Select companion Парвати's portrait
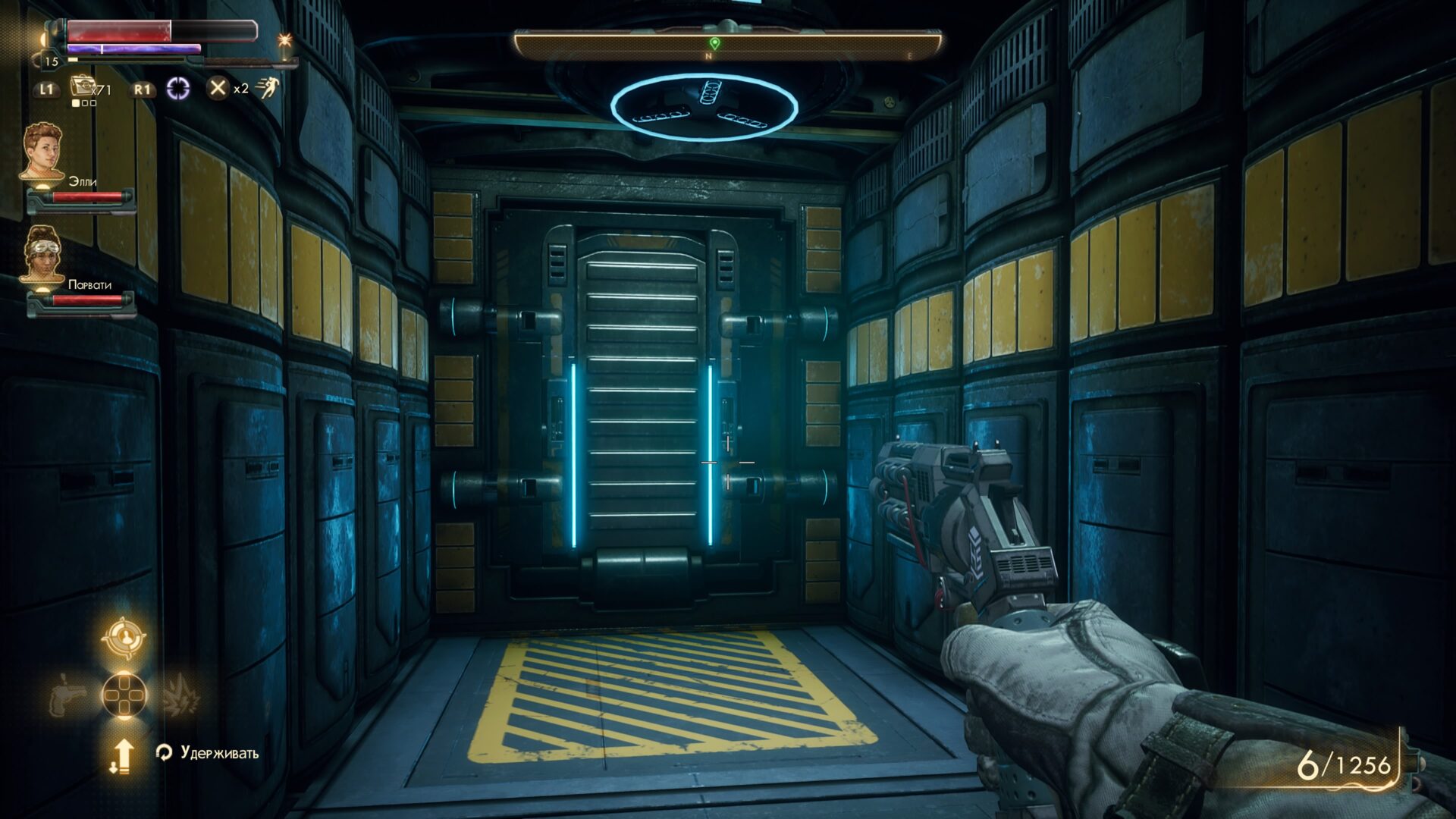Image resolution: width=1456 pixels, height=819 pixels. point(42,254)
